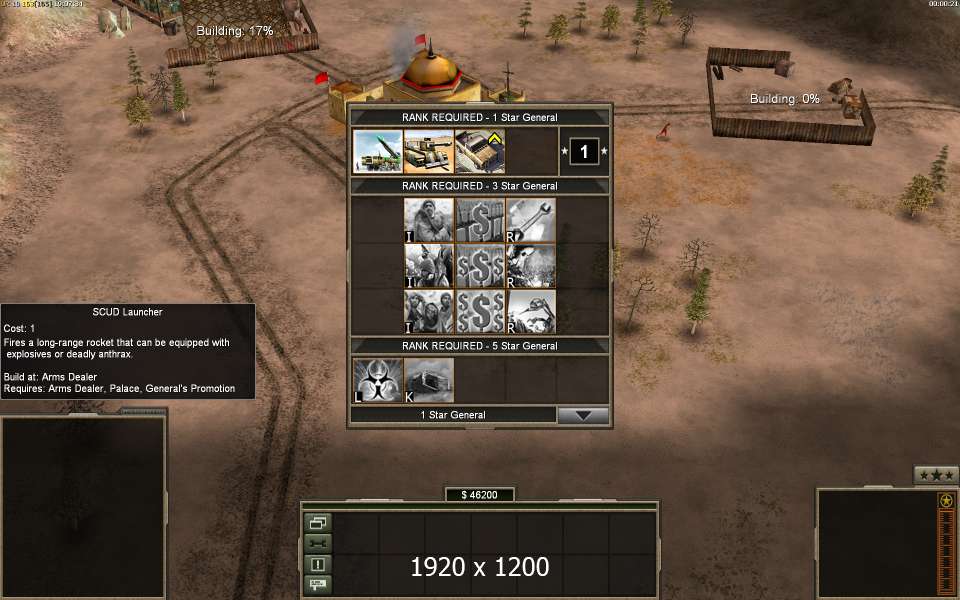Choose the wrench Emergency Repair icon
Image resolution: width=960 pixels, height=600 pixels.
[531, 220]
